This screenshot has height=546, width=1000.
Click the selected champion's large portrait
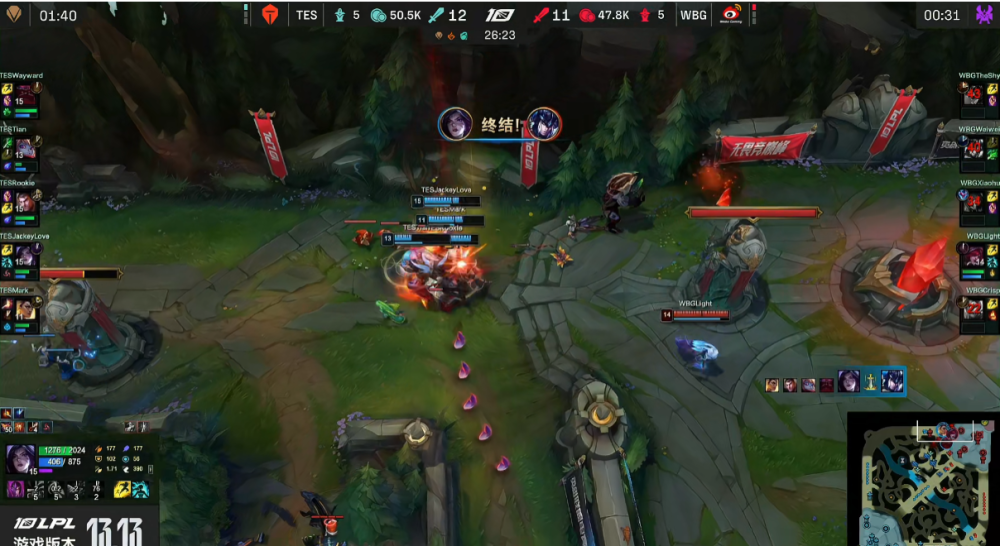tap(21, 460)
